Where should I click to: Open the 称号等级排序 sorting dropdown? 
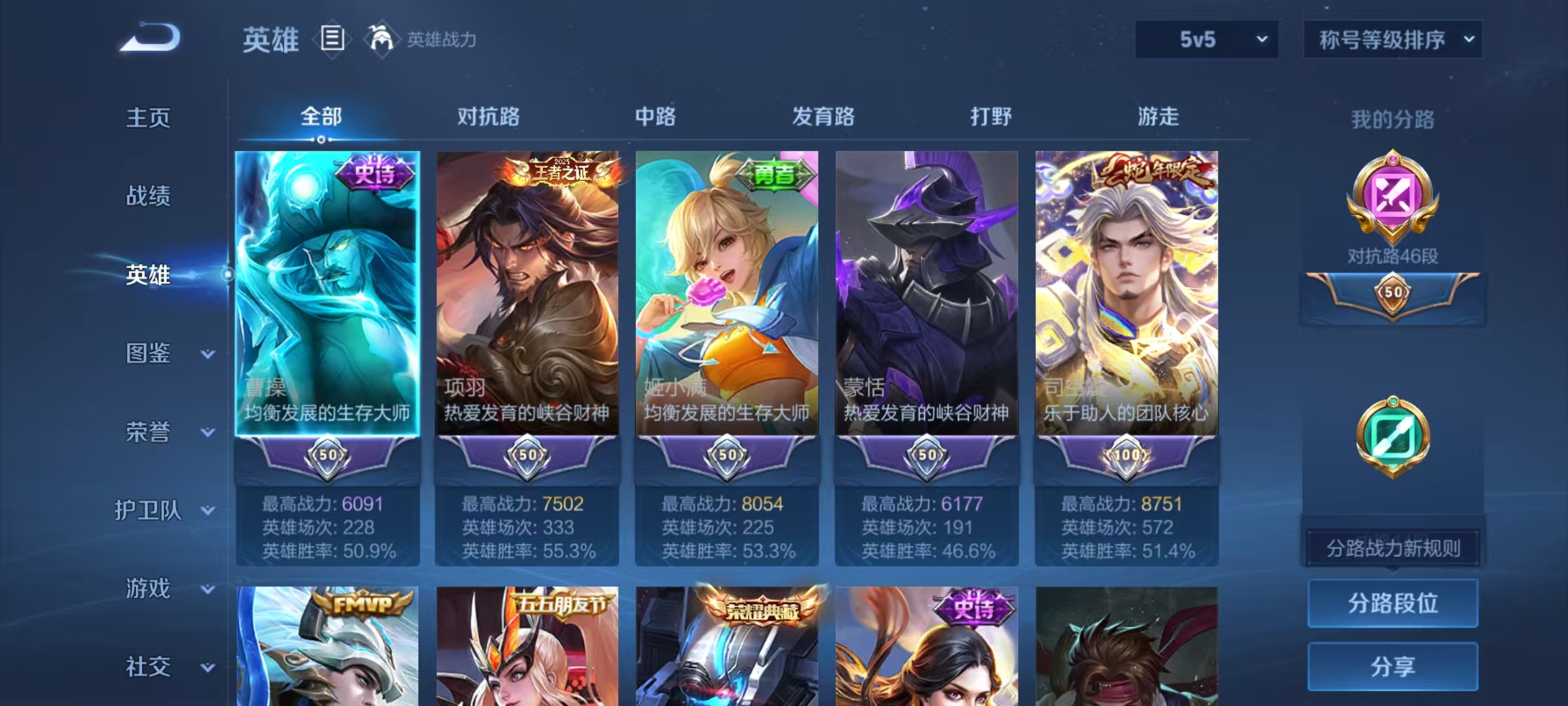click(x=1392, y=39)
